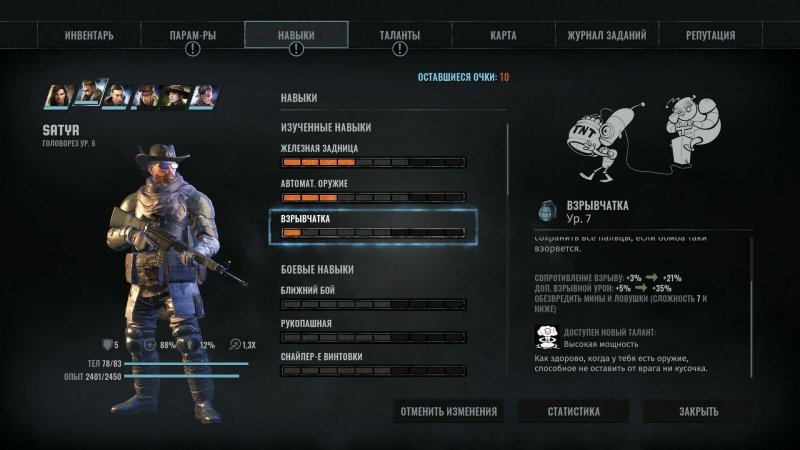Screen dimensions: 800x450
Task: Close the screen with Закрыть
Action: pos(697,411)
